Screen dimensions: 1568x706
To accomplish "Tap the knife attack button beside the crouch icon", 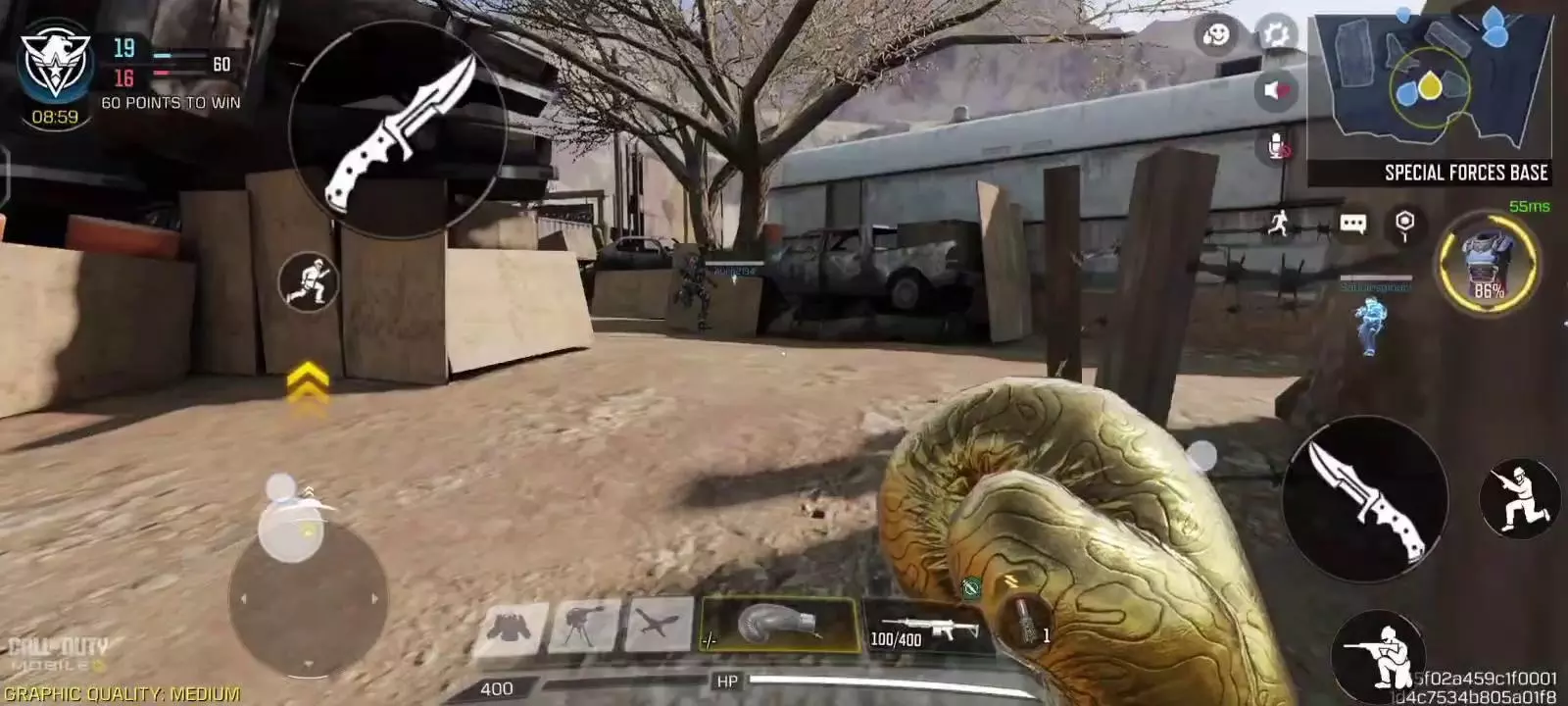I will point(1365,497).
